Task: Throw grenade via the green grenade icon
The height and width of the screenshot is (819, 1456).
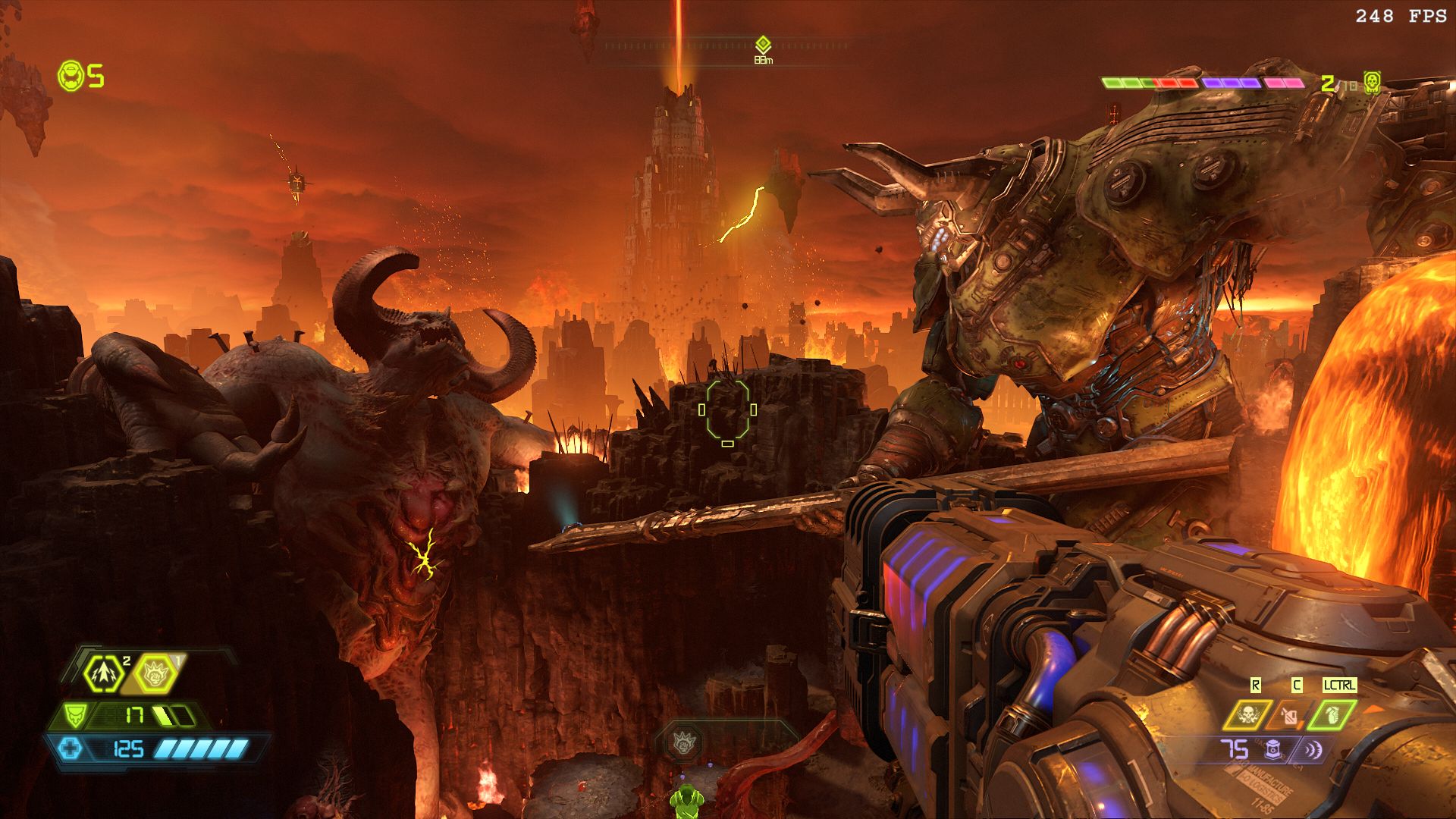Action: point(1333,714)
